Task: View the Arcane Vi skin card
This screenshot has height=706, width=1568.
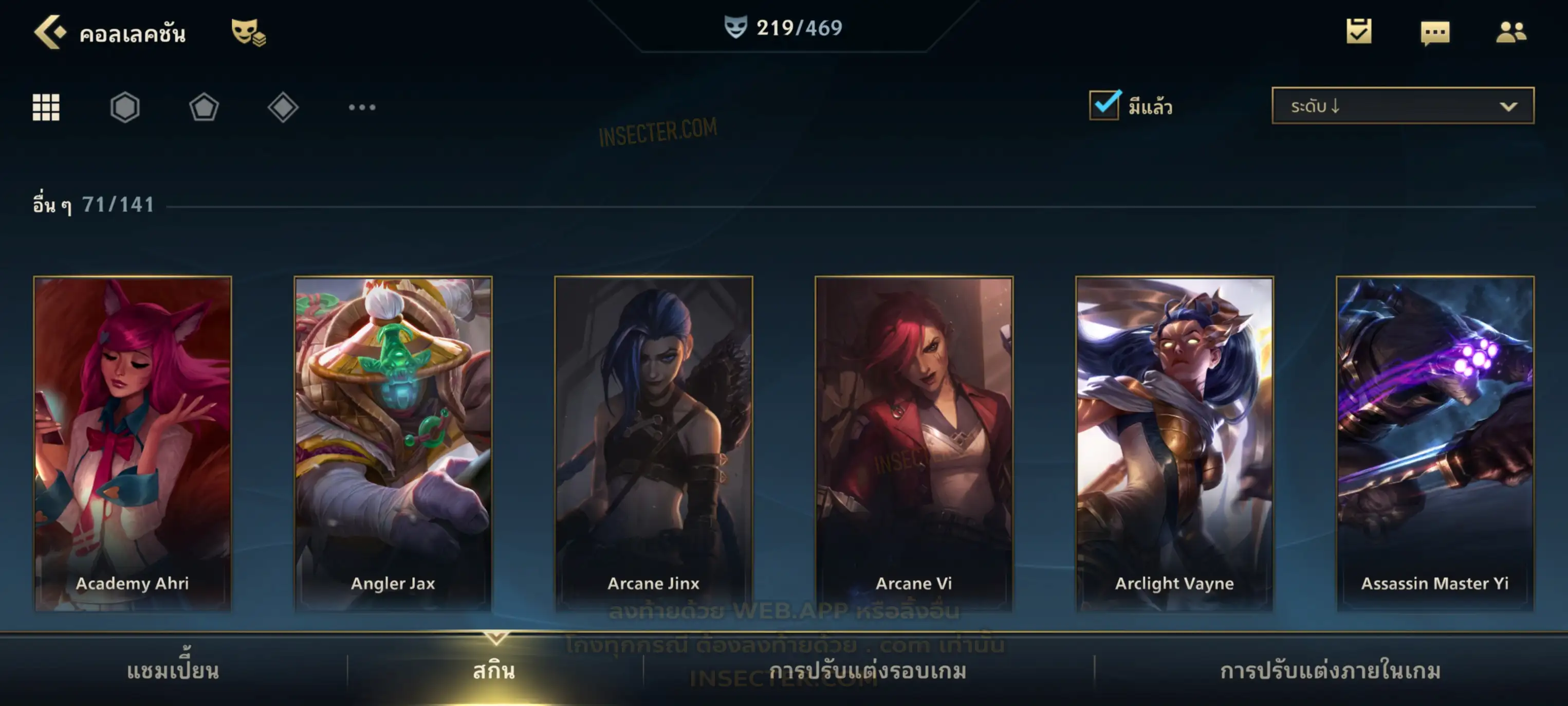Action: [914, 443]
